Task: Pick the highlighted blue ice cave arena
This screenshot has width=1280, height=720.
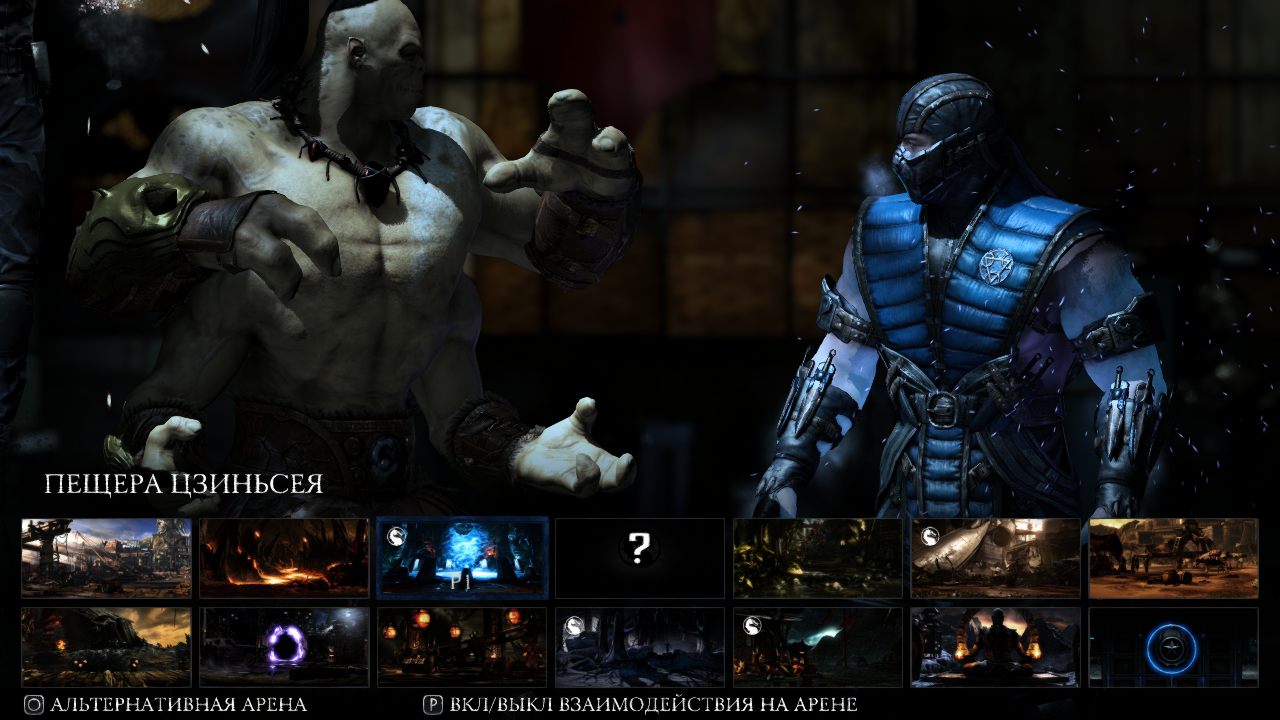Action: pos(462,558)
